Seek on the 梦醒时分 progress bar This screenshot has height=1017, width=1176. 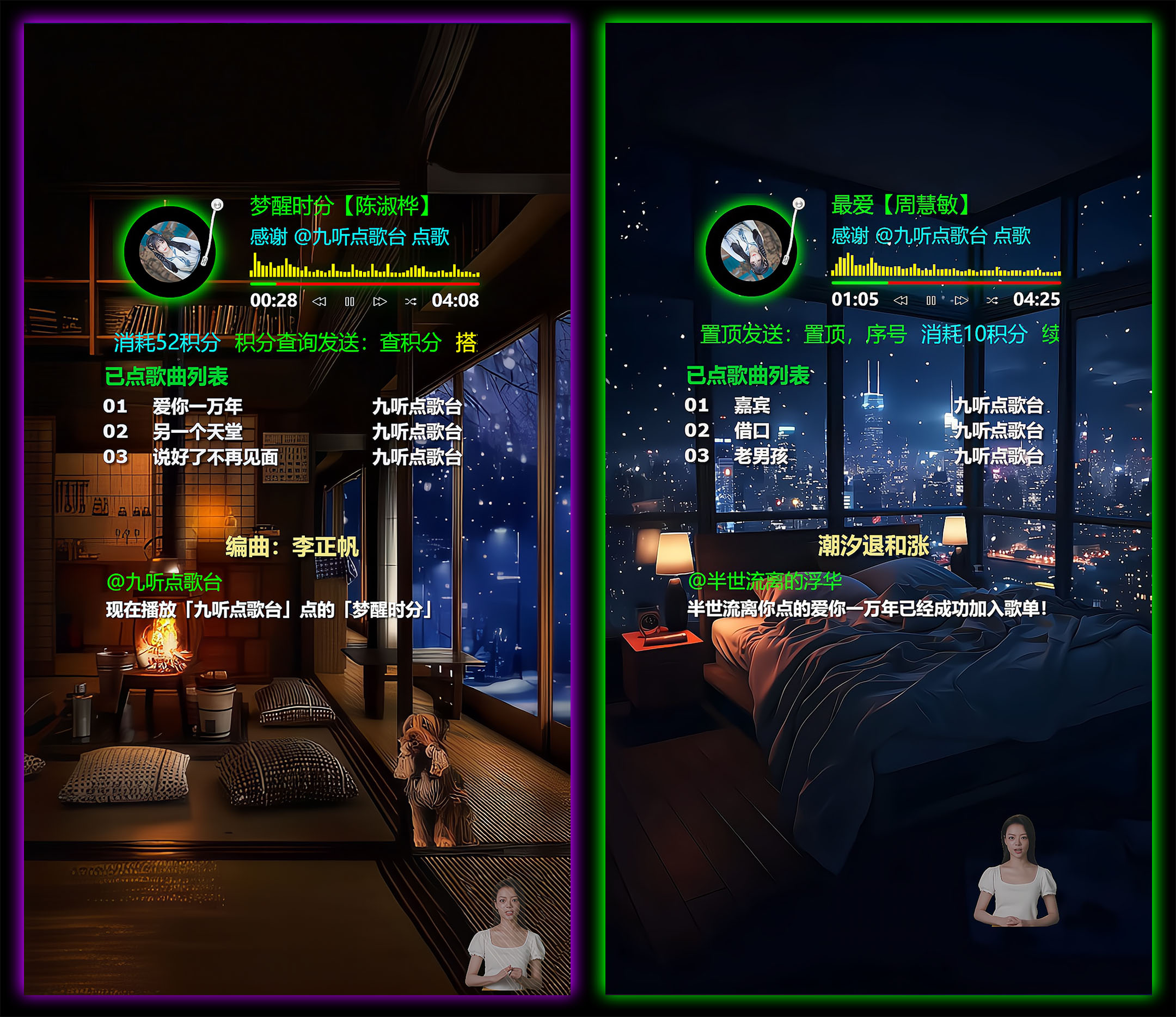(364, 283)
